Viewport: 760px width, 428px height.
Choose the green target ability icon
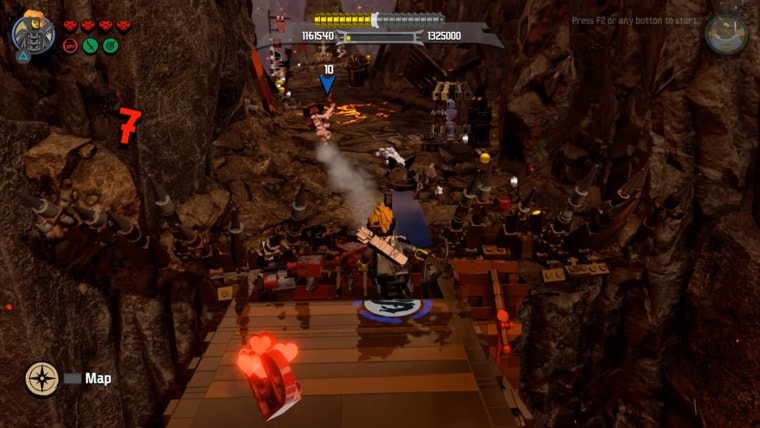coord(110,45)
